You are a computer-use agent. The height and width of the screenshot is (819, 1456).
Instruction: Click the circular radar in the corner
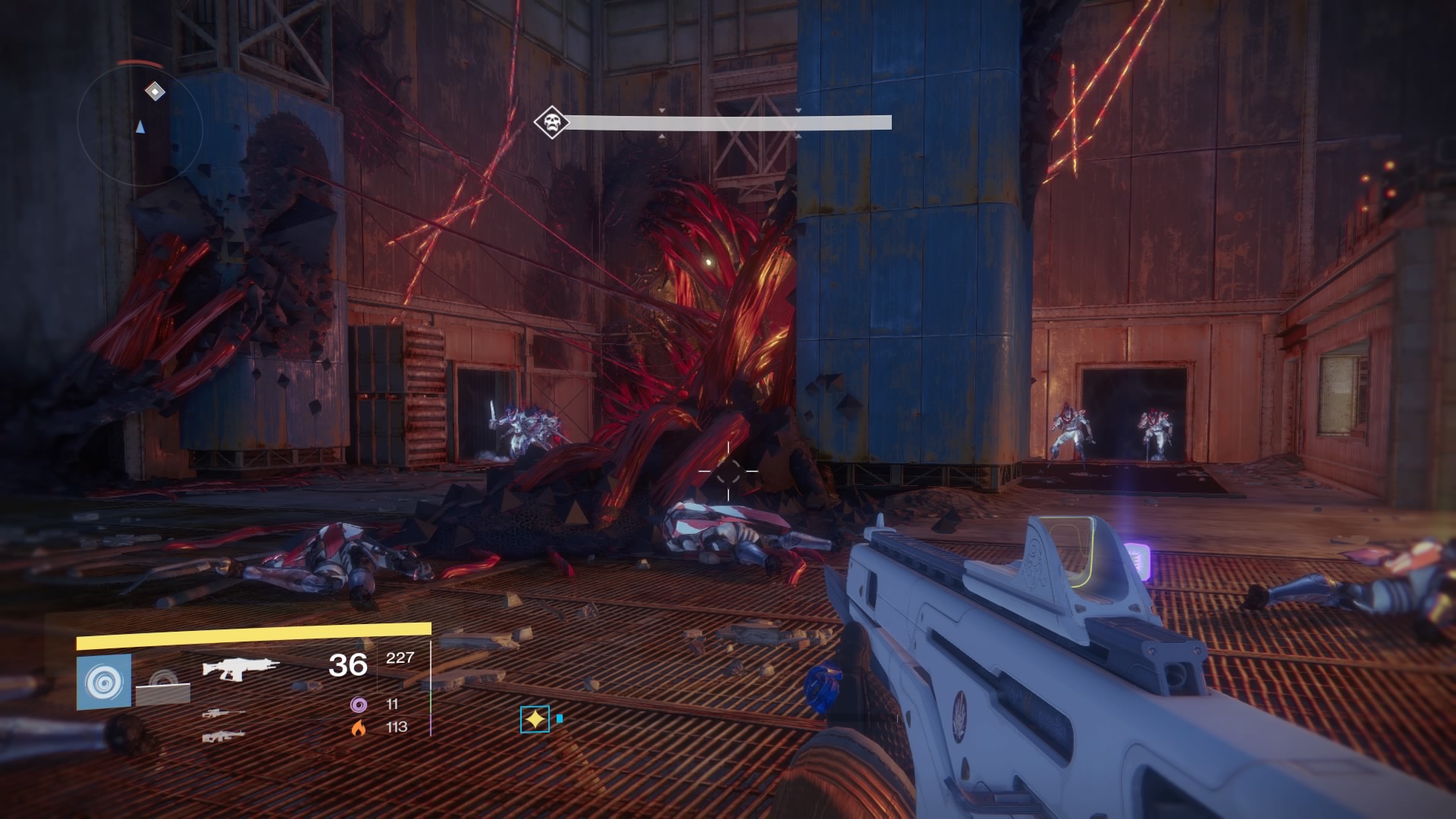click(140, 127)
